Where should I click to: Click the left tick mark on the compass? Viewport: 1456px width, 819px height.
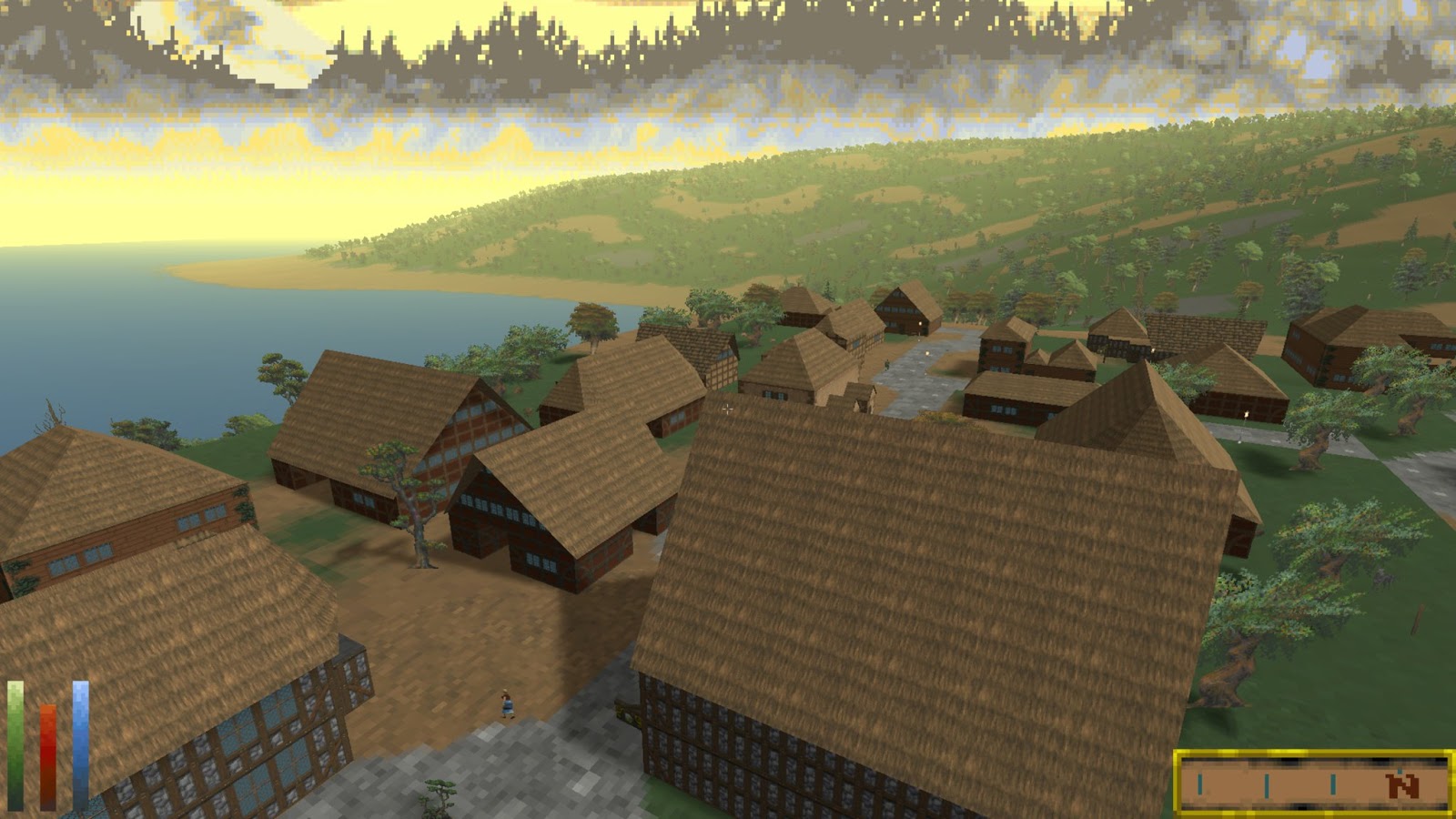[1200, 784]
